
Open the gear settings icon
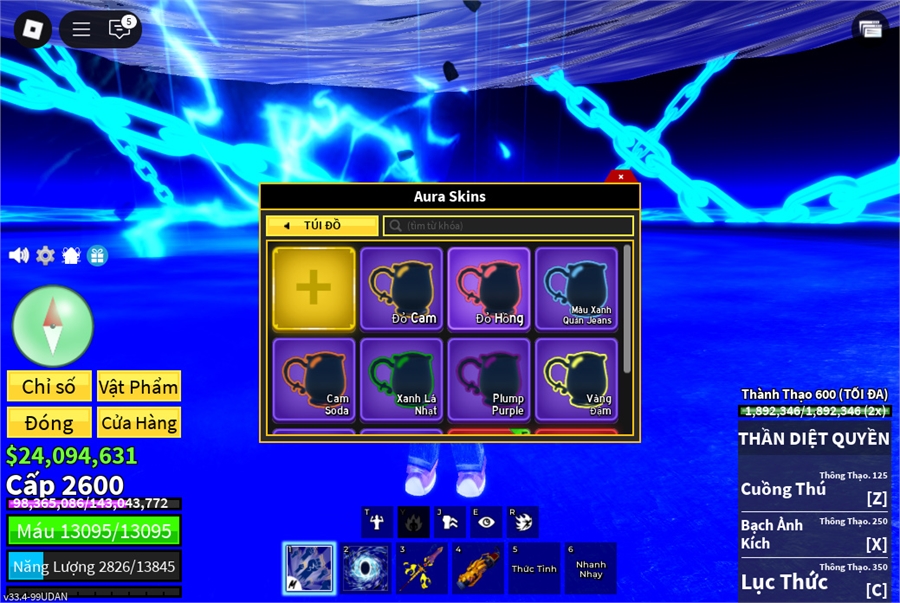click(x=46, y=255)
